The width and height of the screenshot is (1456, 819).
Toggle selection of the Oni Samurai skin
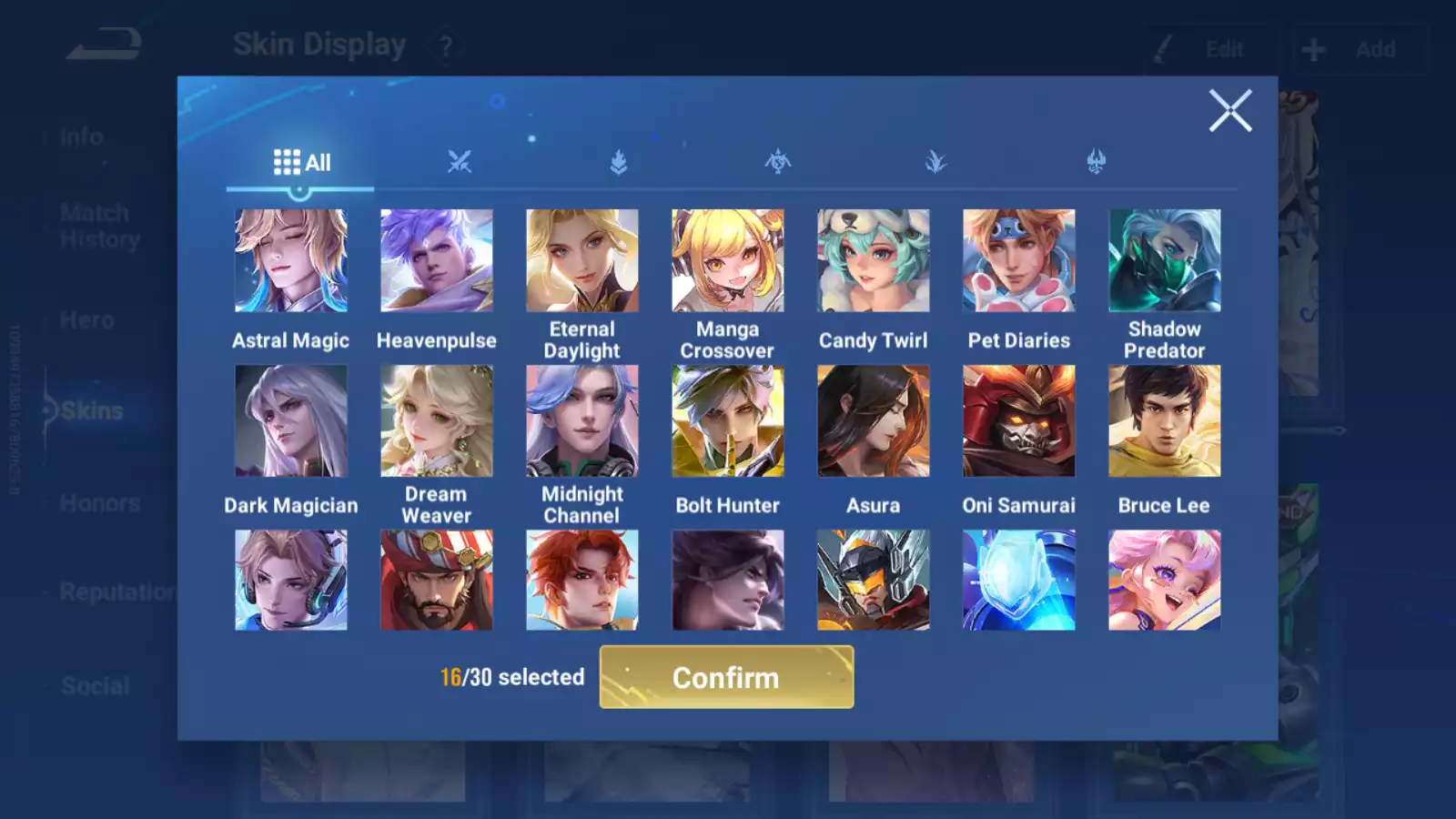pyautogui.click(x=1019, y=420)
